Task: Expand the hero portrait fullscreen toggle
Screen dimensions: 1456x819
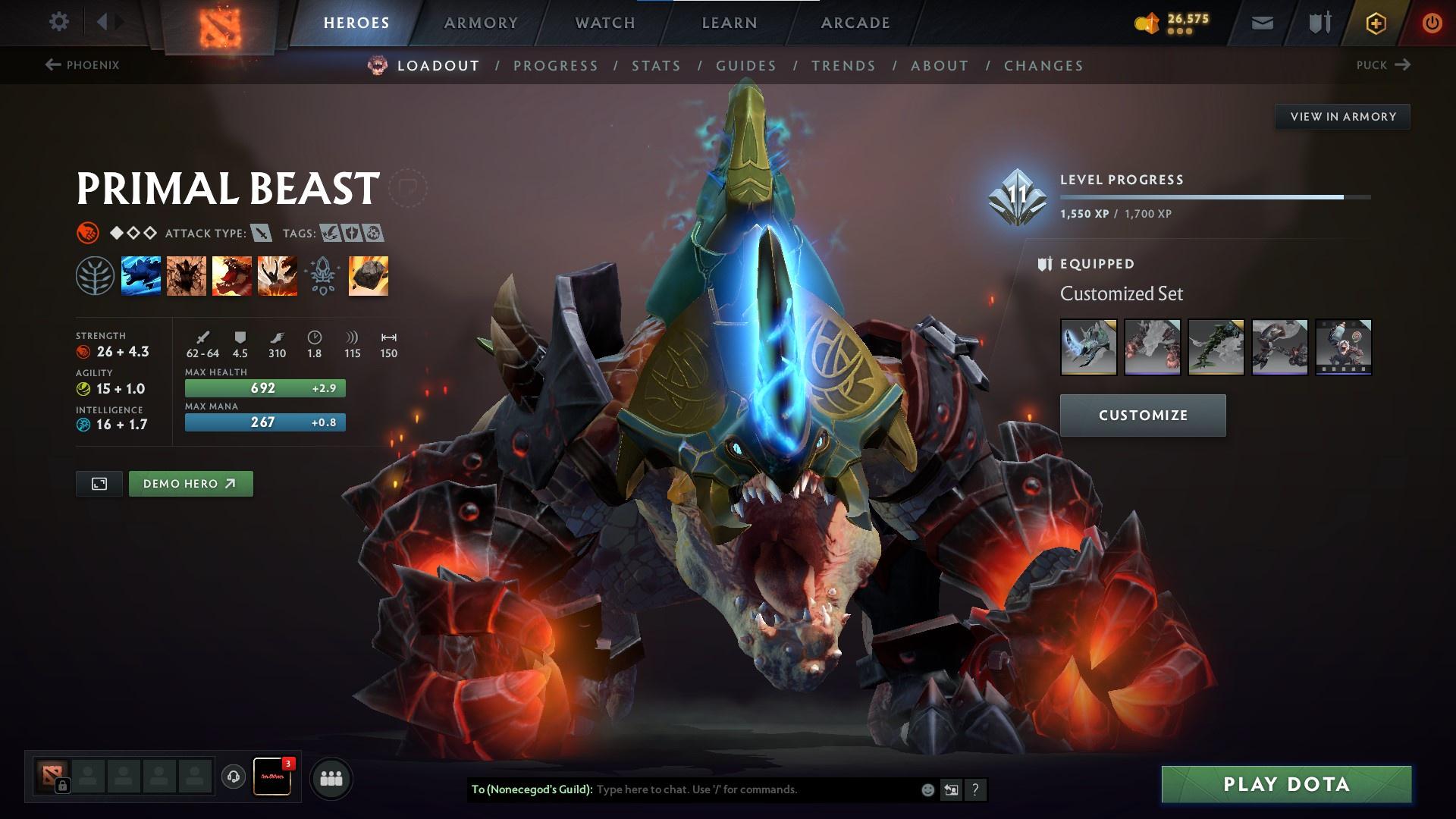Action: tap(100, 483)
